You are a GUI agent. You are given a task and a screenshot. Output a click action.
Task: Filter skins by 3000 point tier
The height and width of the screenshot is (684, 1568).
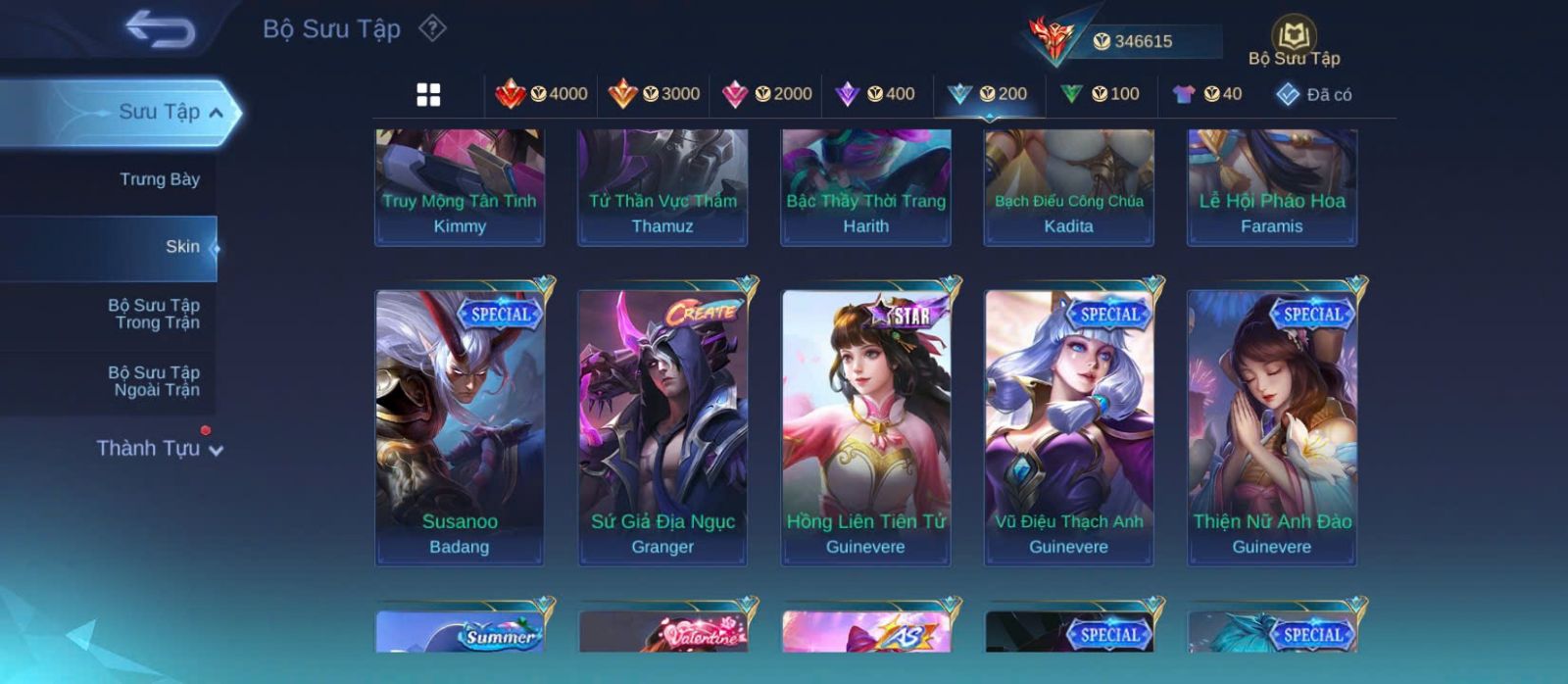tap(654, 94)
